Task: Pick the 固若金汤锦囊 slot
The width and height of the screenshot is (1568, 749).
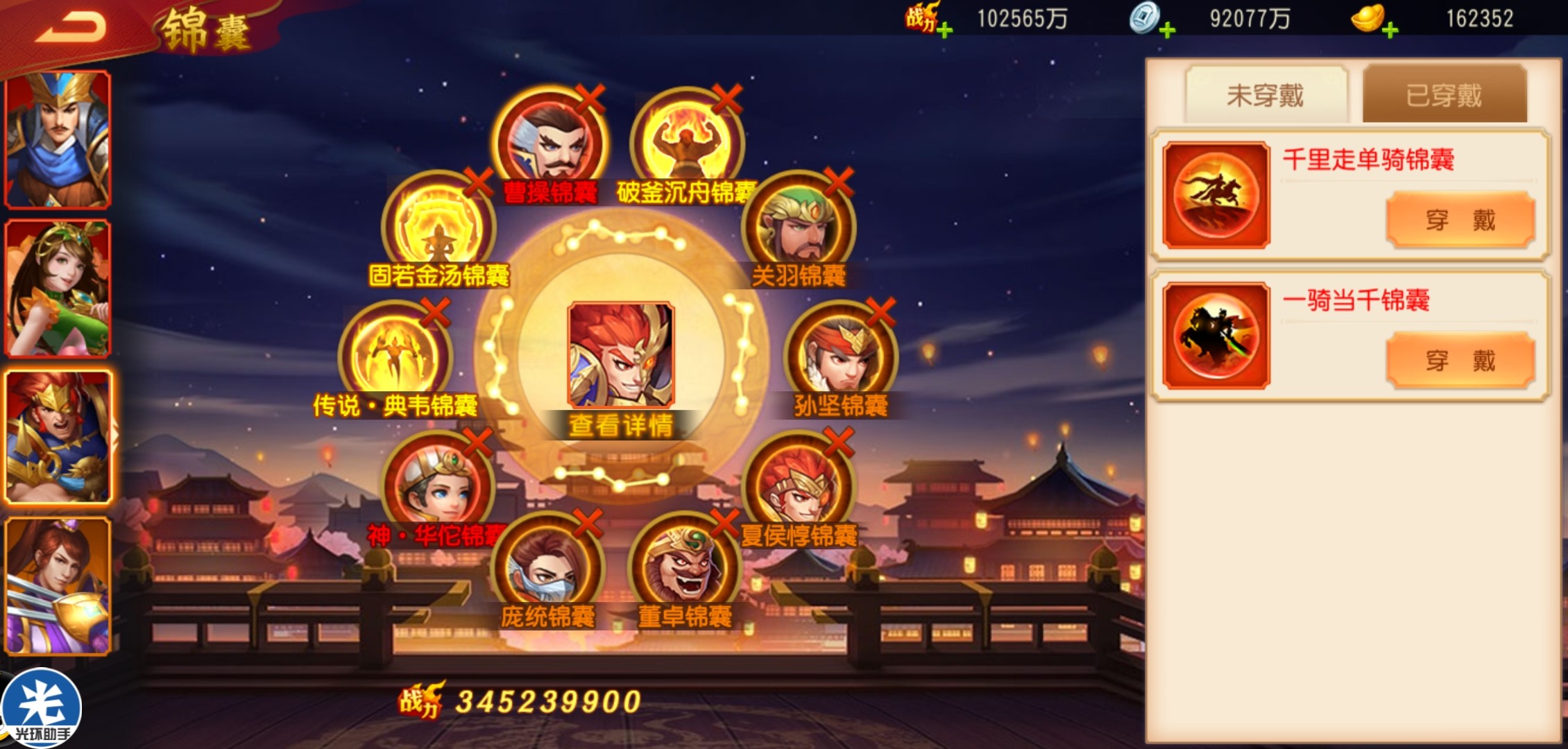Action: point(438,227)
